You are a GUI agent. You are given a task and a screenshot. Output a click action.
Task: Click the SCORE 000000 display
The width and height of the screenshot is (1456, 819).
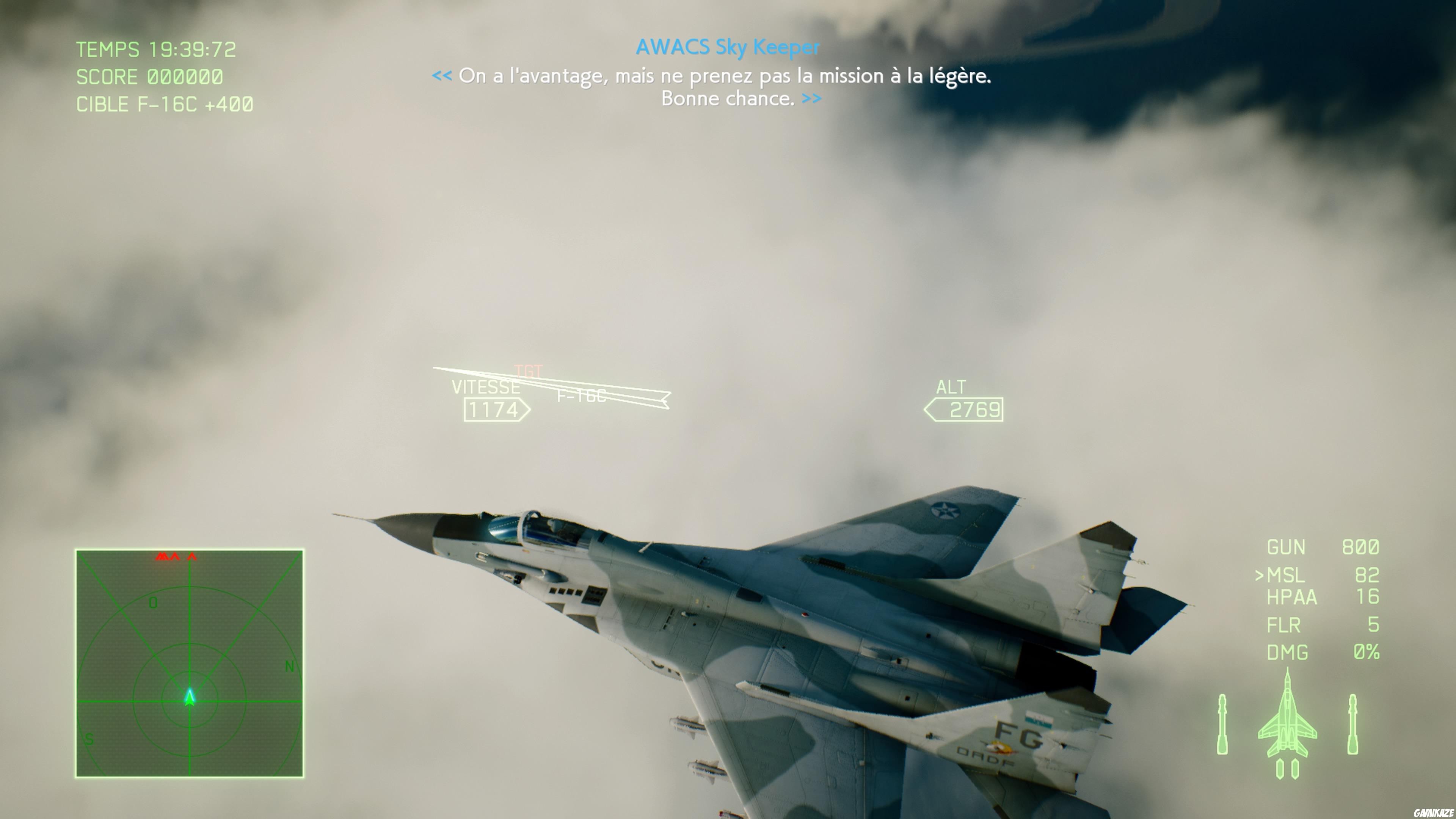coord(150,77)
